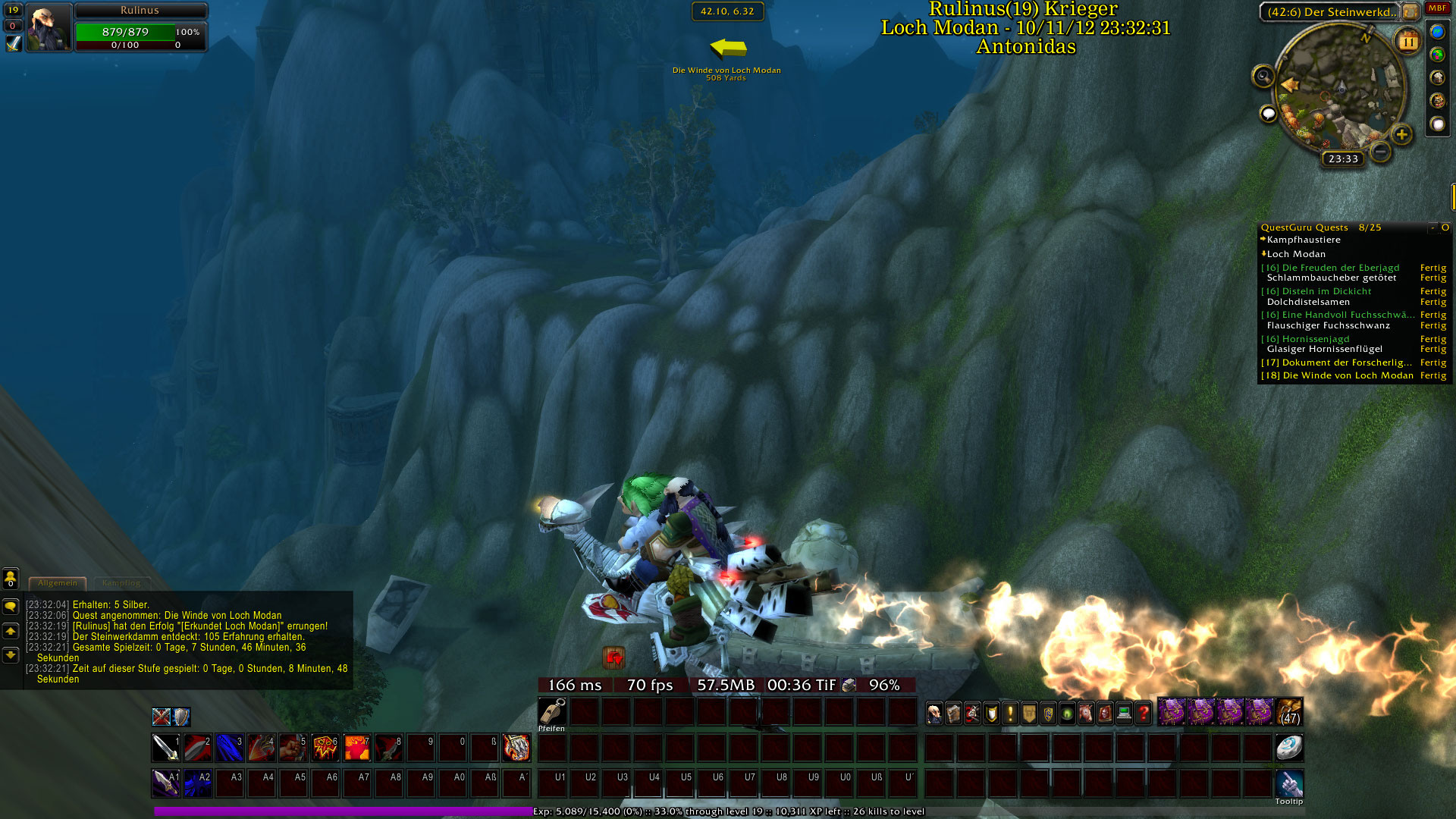Viewport: 1456px width, 819px height.
Task: Open the red question mark help button
Action: tap(1143, 713)
